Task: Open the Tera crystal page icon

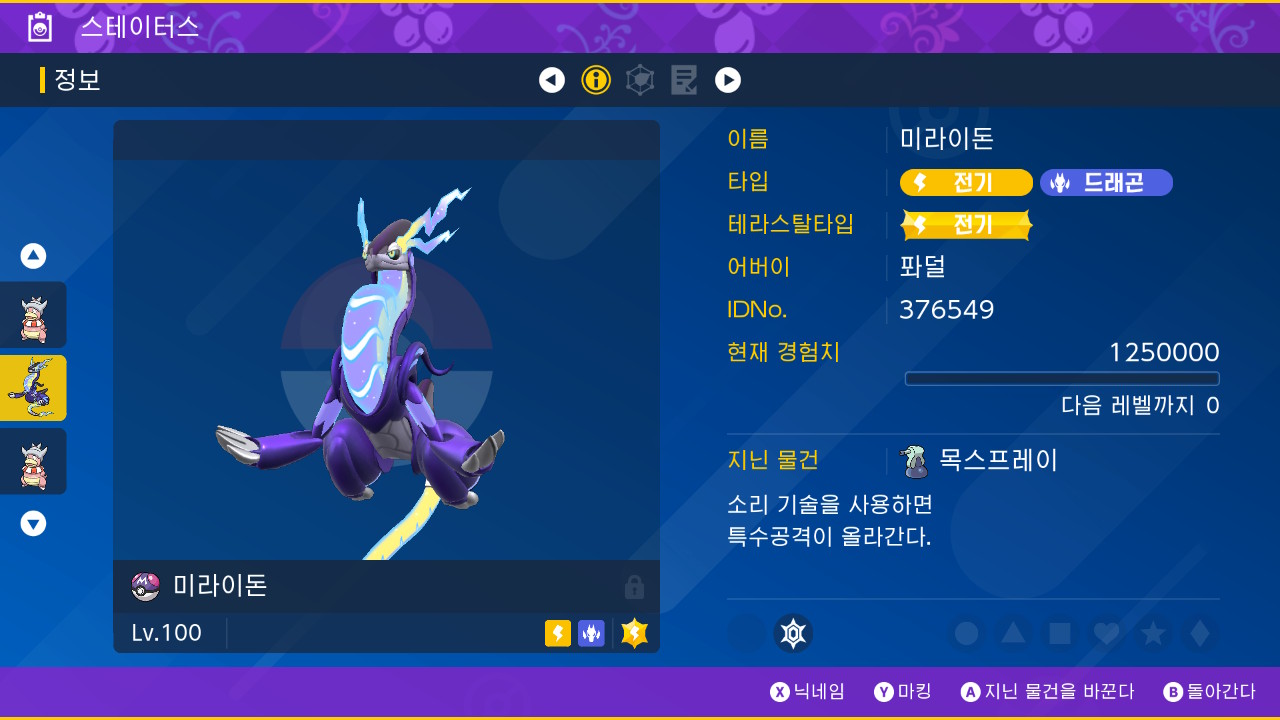Action: (640, 80)
